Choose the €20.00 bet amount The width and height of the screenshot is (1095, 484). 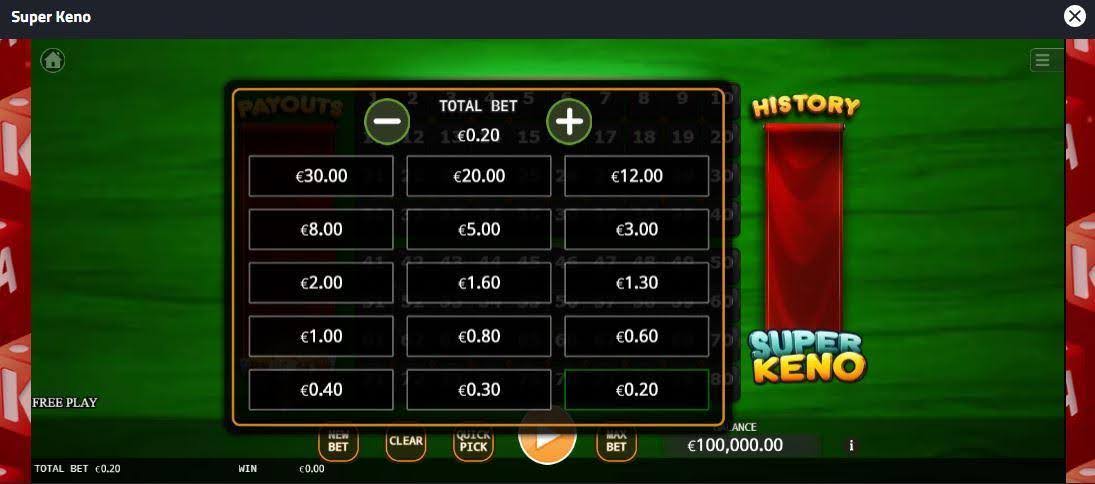pyautogui.click(x=479, y=176)
